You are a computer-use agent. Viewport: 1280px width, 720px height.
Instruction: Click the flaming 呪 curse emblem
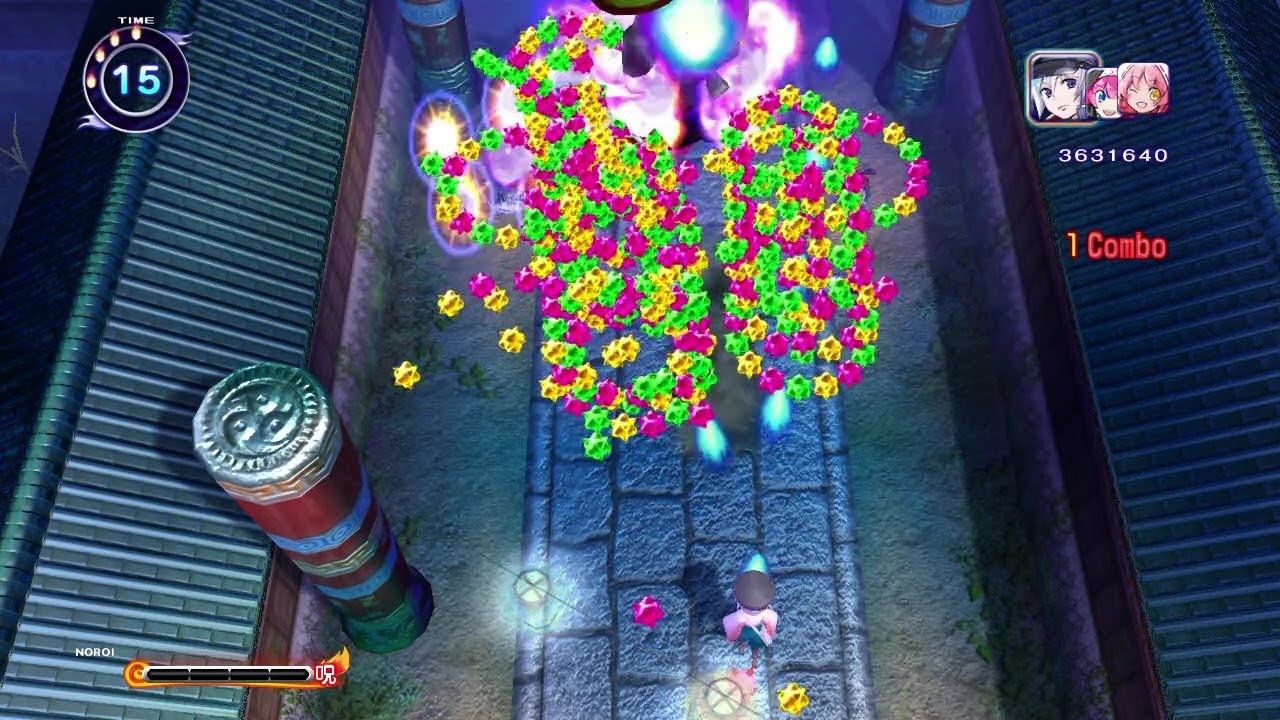click(325, 674)
